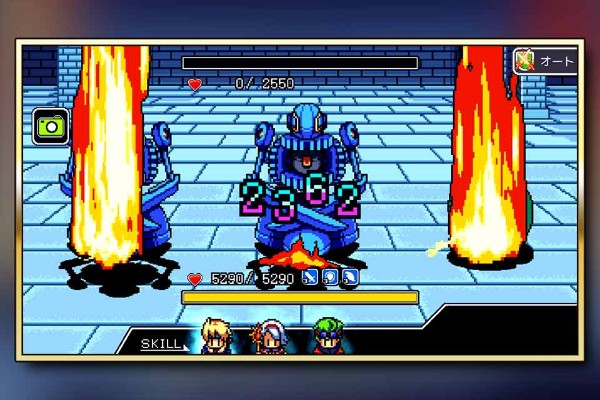Open the SKILL menu
Screen dimensions: 600x400
161,343
